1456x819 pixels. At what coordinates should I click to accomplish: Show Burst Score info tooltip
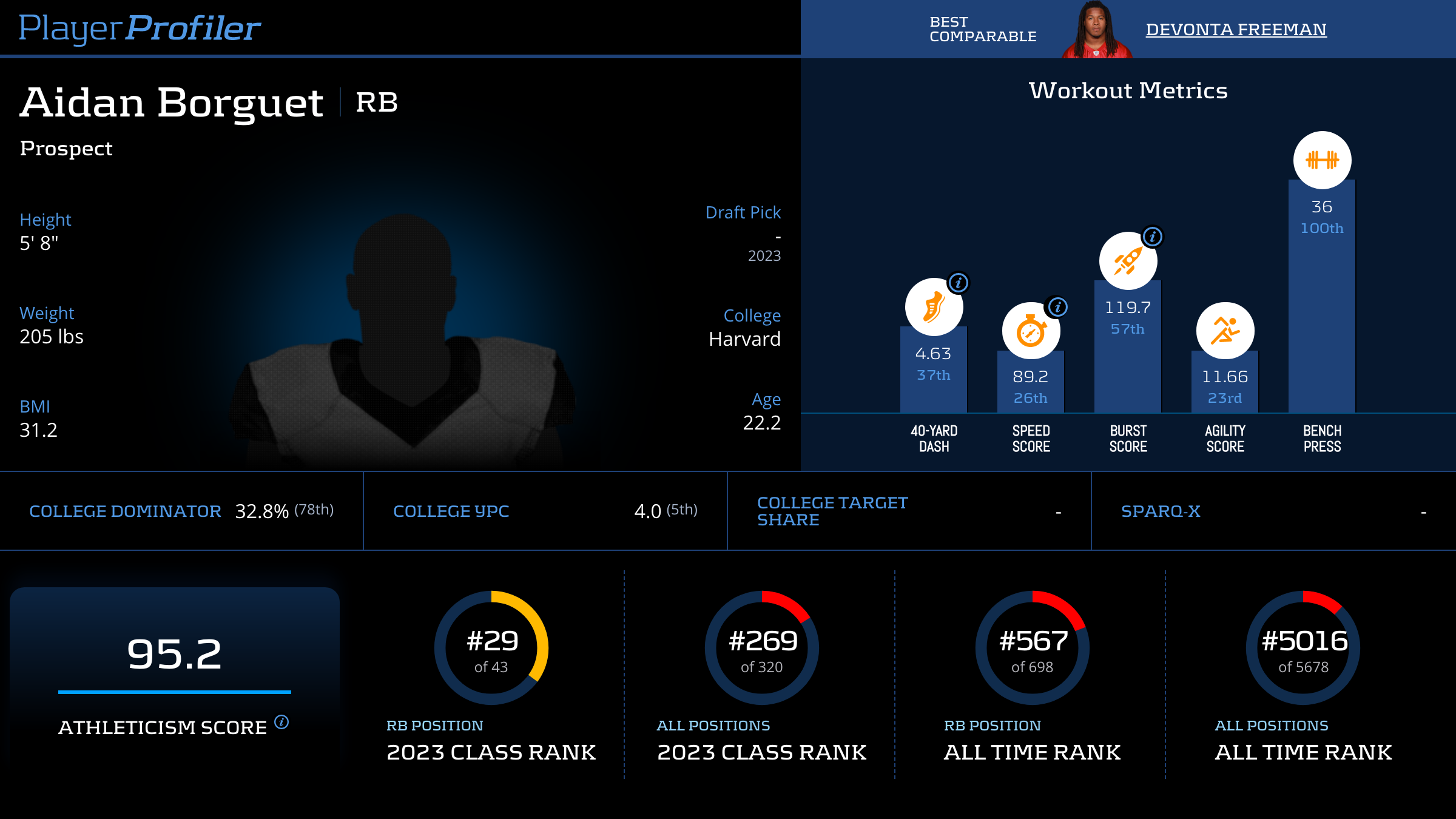click(1153, 237)
